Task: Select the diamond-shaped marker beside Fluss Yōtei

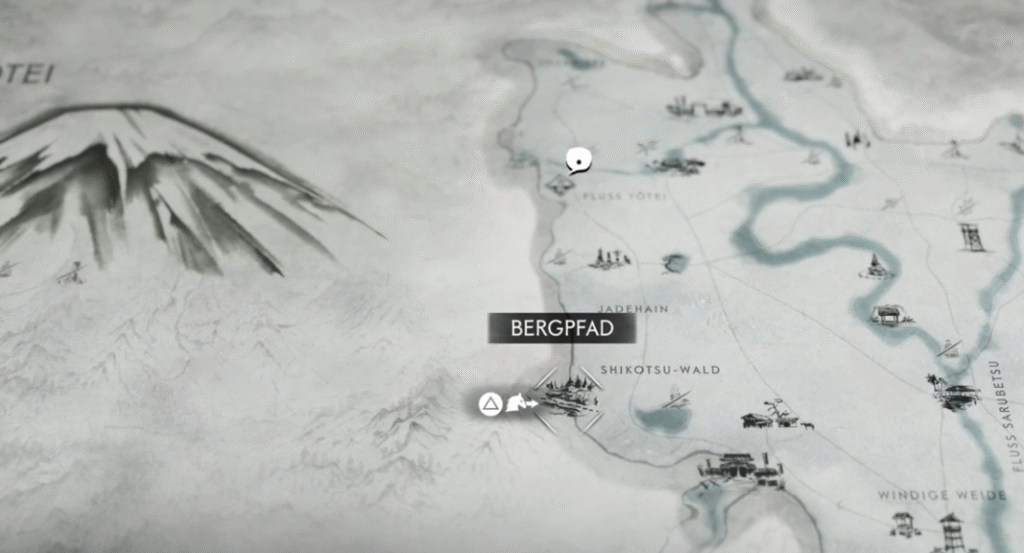Action: coord(558,184)
